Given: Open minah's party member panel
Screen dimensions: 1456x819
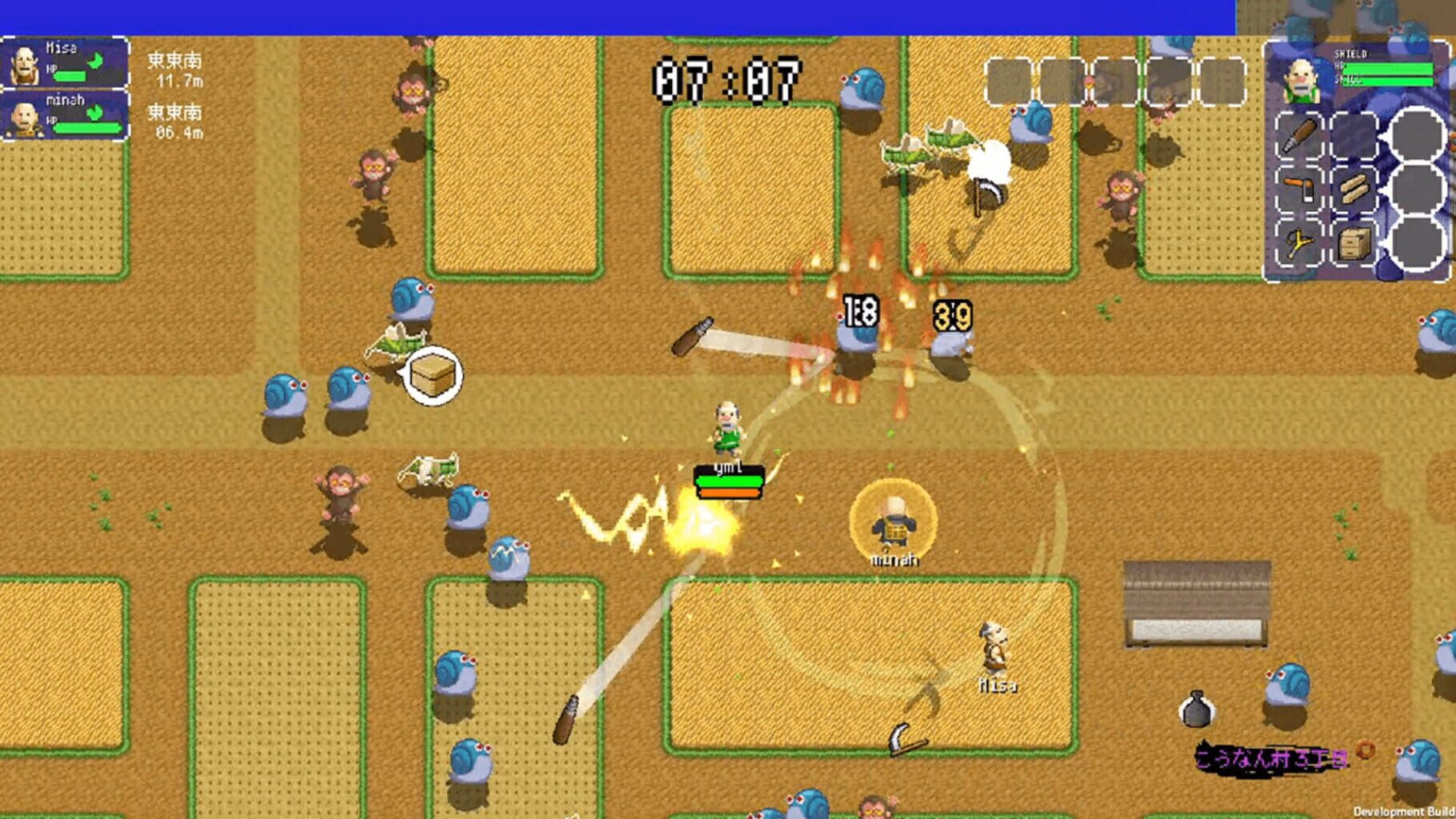Looking at the screenshot, I should tap(64, 116).
